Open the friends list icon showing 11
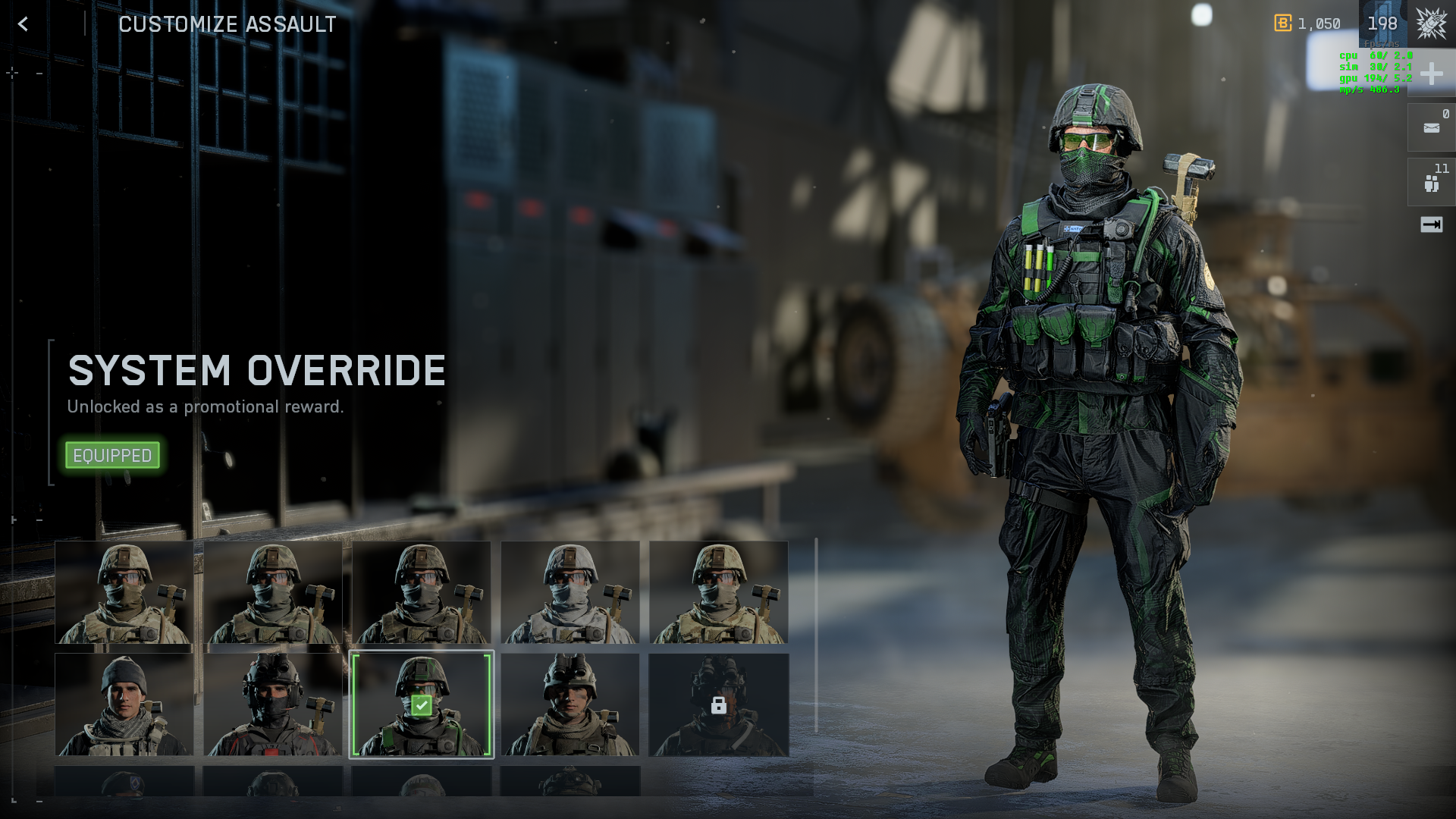The width and height of the screenshot is (1456, 819). tap(1431, 183)
